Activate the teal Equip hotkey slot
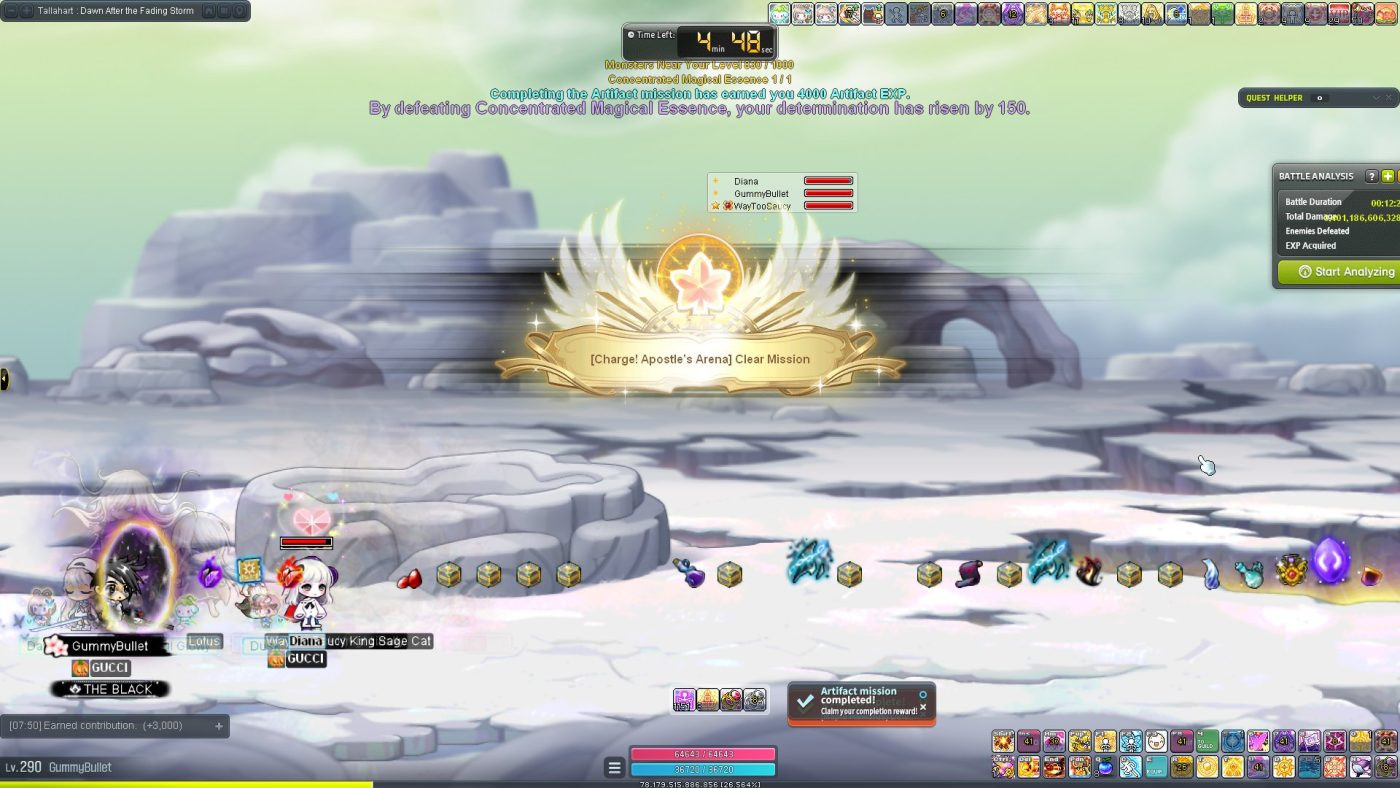Viewport: 1400px width, 788px height. 1156,767
